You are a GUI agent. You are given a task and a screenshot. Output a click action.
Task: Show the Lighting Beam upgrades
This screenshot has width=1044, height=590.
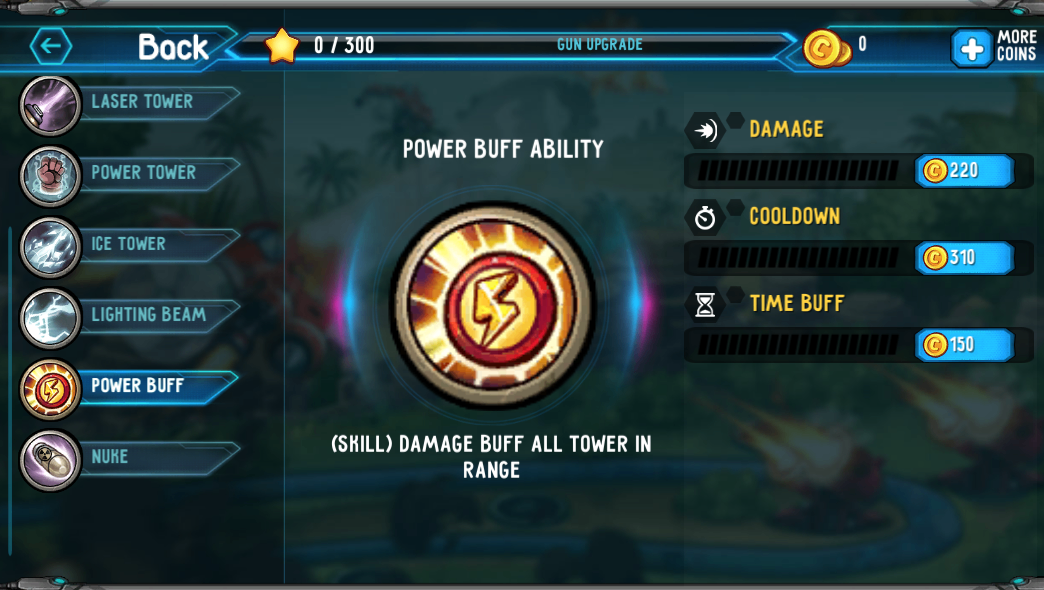147,315
